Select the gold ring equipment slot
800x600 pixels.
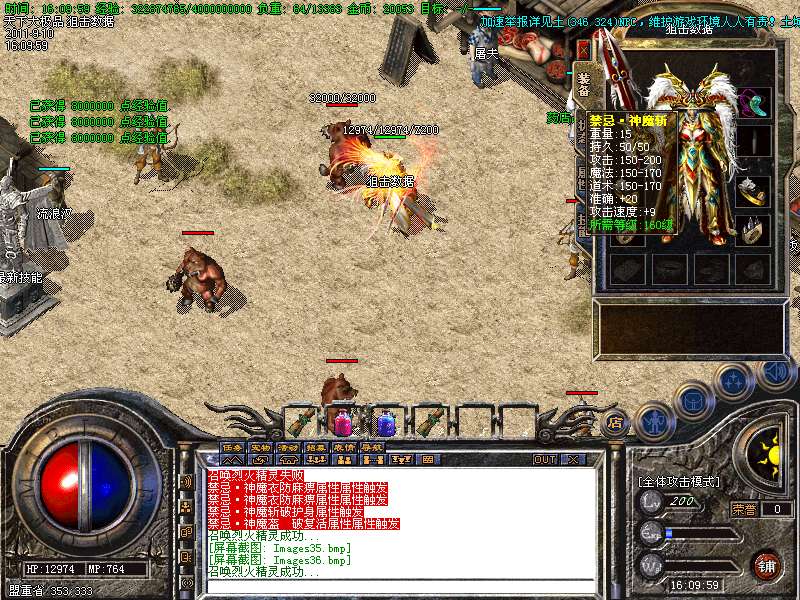click(x=754, y=190)
